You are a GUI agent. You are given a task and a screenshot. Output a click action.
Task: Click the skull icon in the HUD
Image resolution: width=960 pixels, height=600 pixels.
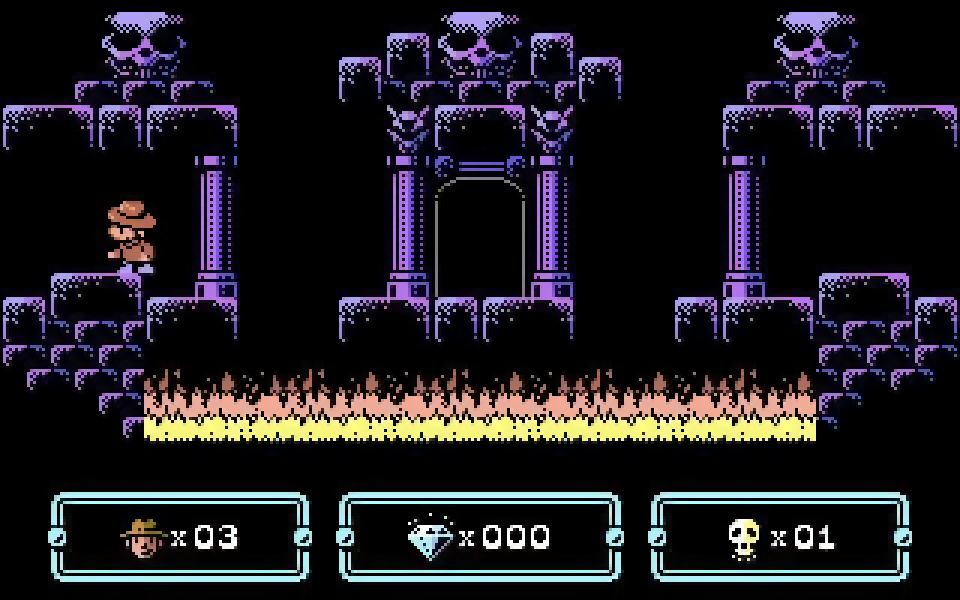pos(745,538)
